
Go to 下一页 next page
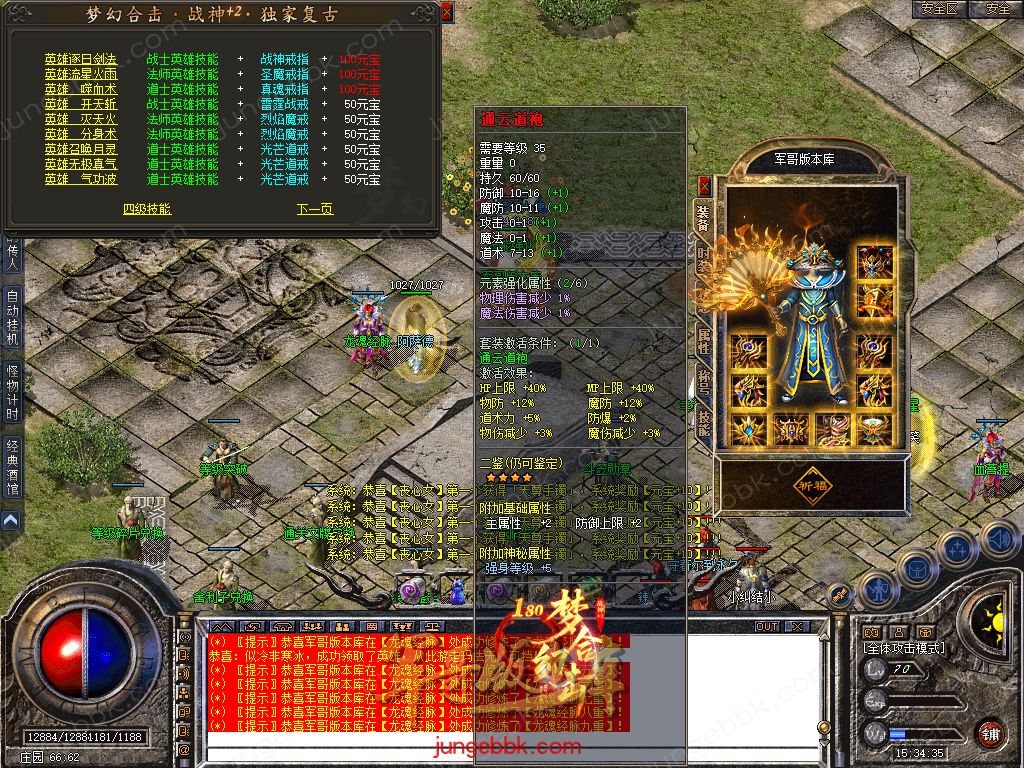click(x=314, y=209)
